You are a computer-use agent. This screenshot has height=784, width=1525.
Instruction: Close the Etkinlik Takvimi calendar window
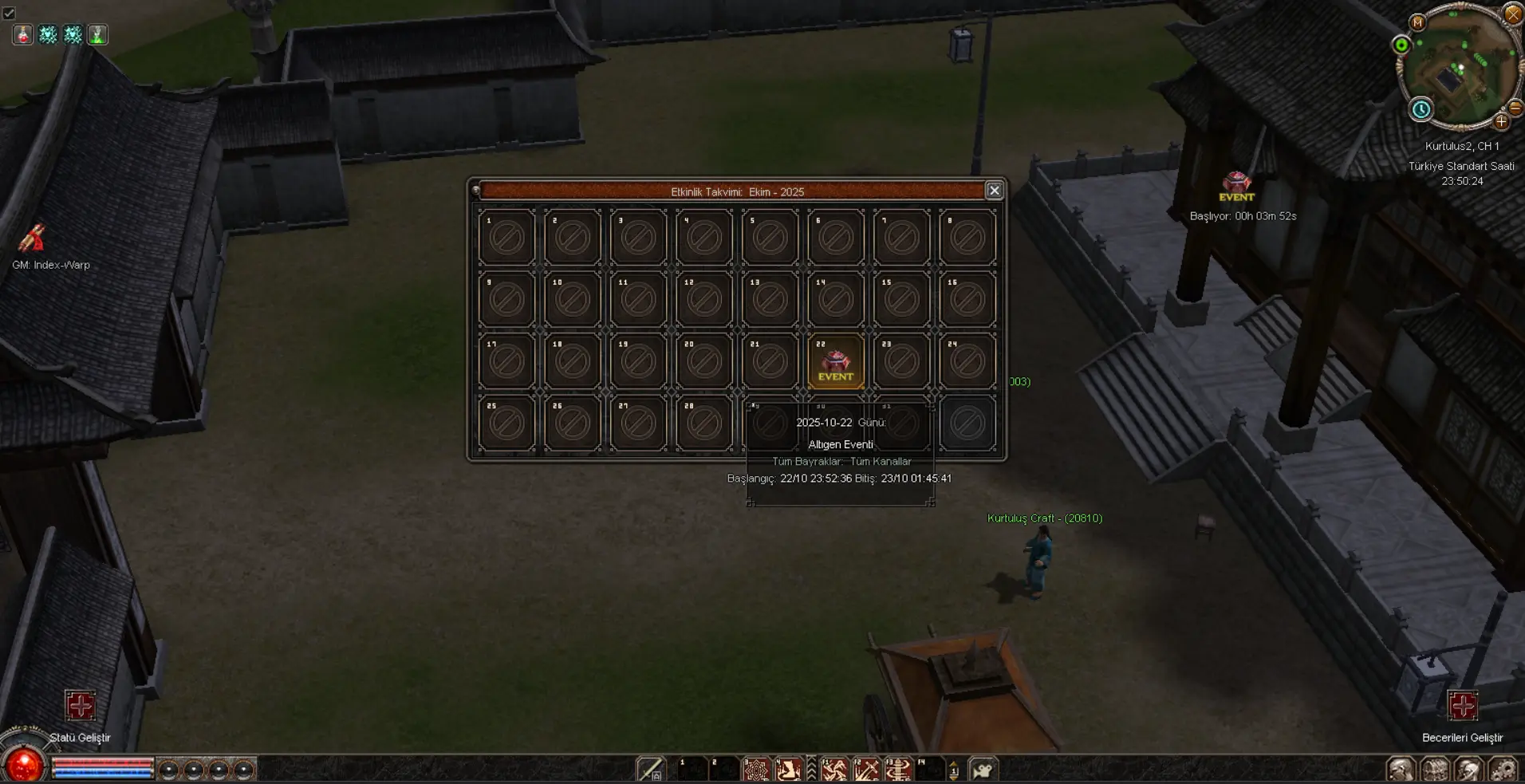pyautogui.click(x=994, y=191)
